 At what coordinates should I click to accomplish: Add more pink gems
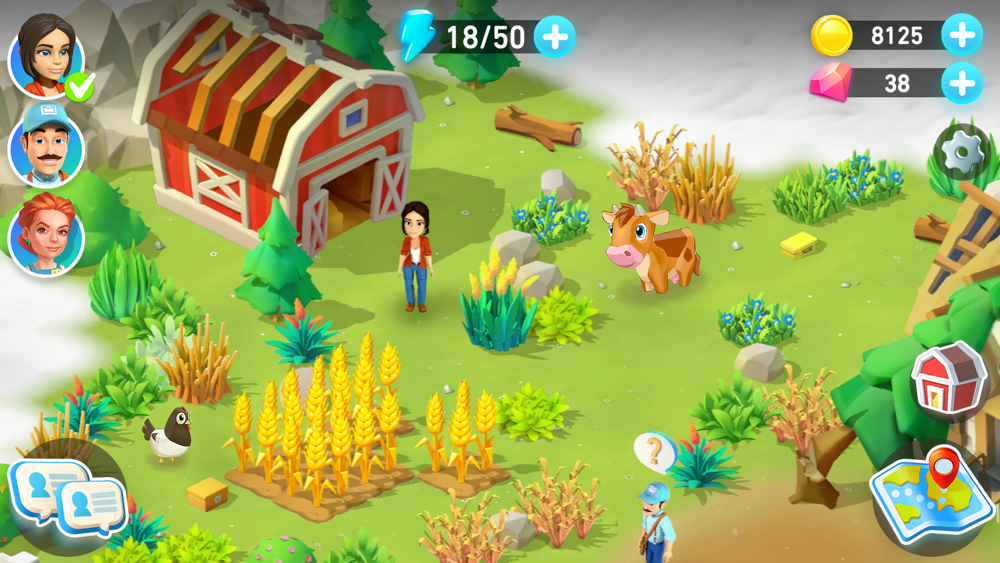pos(961,82)
